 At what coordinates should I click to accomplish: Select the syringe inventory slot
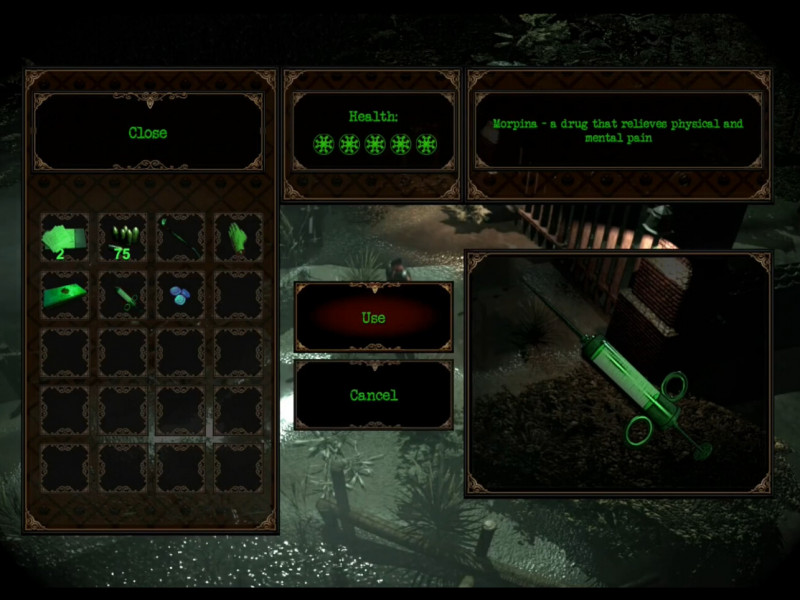pyautogui.click(x=123, y=295)
